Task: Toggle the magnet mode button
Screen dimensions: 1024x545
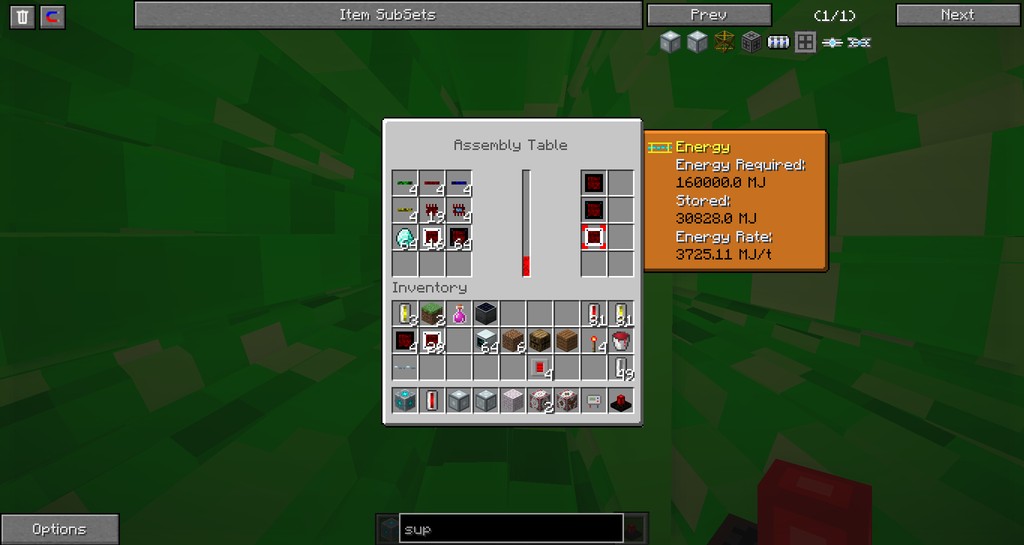Action: click(53, 16)
